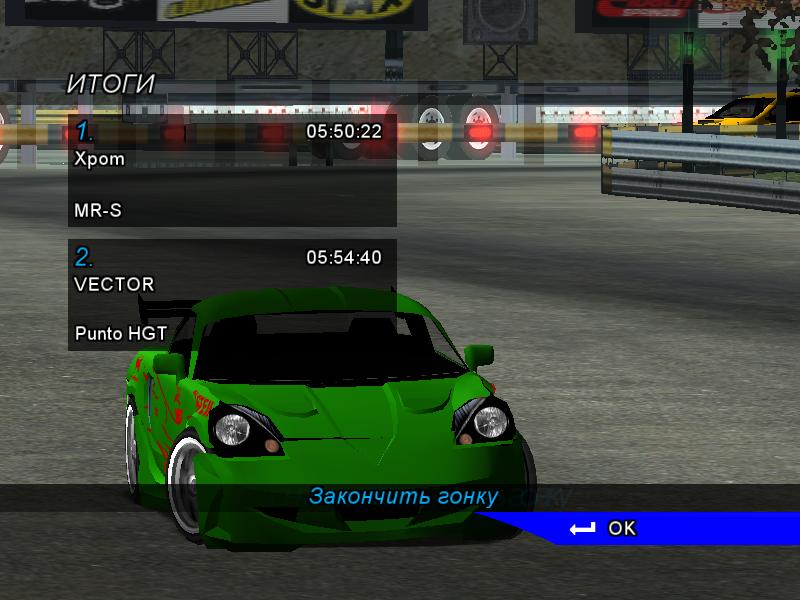The image size is (800, 600).
Task: Select second place result row VECTOR
Action: 232,295
